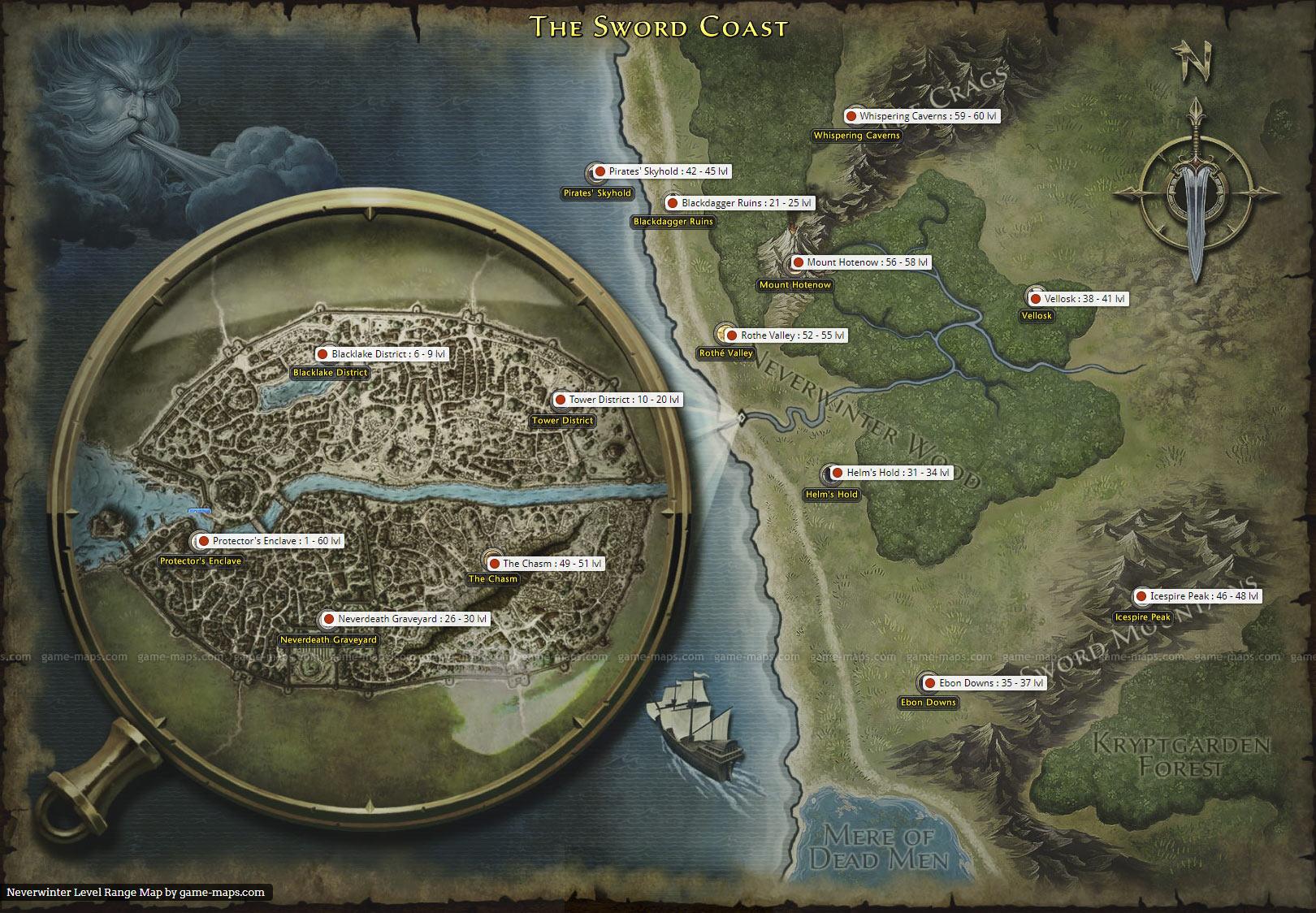Choose the Protector's Enclave marker

coord(204,541)
